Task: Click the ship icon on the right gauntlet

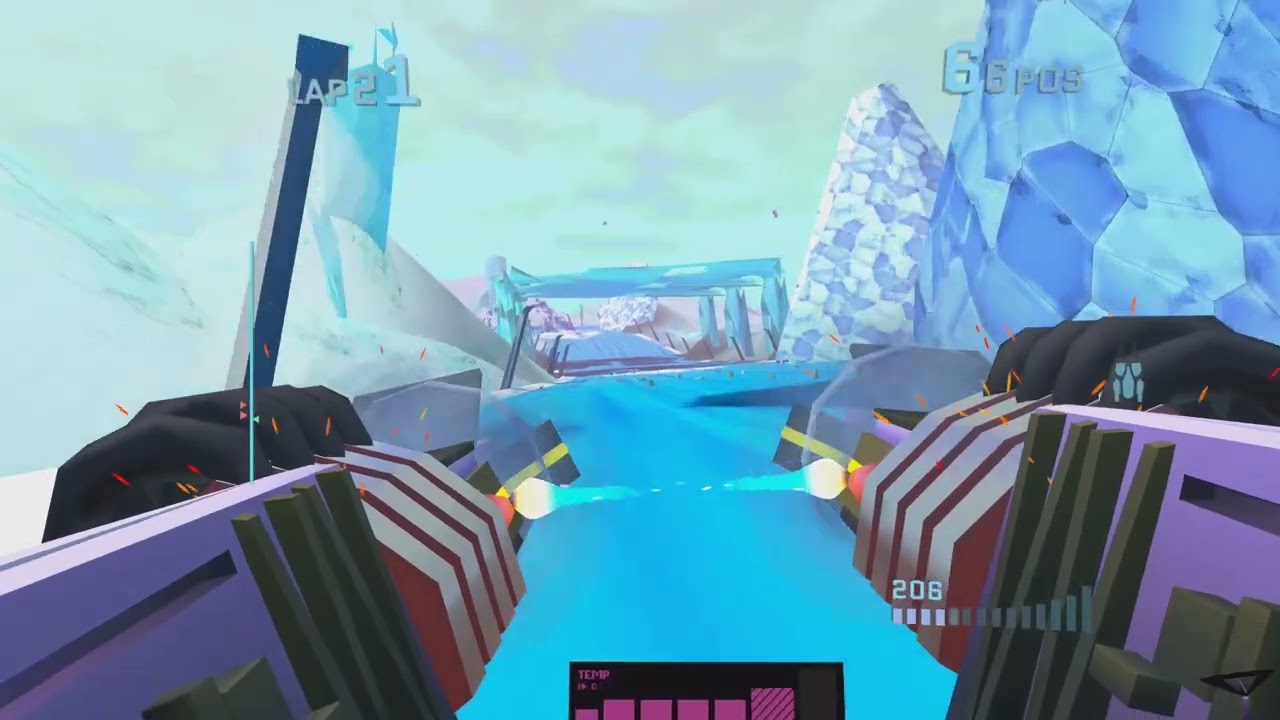Action: (x=1128, y=378)
